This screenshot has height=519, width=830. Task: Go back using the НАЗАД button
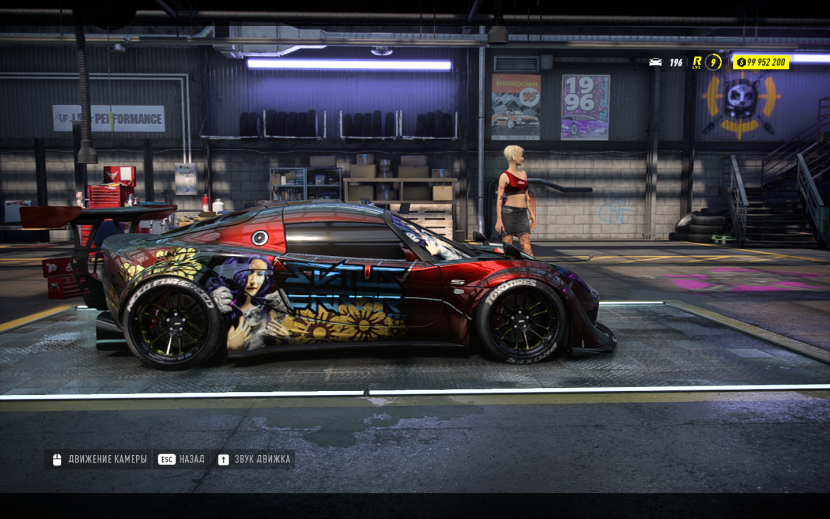tap(182, 460)
